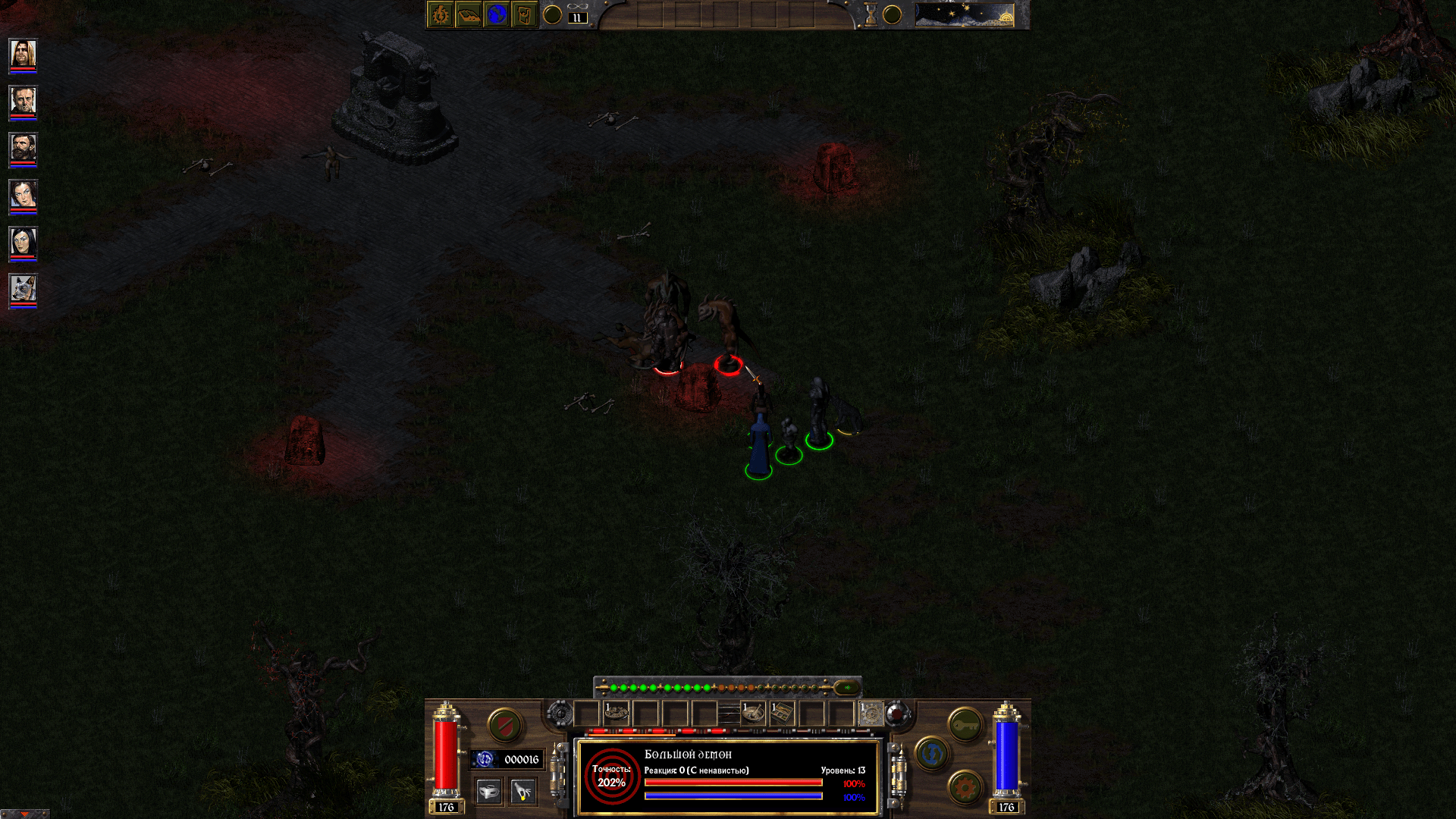Click the gold counter showing 000016
This screenshot has width=1456, height=819.
coord(508,759)
